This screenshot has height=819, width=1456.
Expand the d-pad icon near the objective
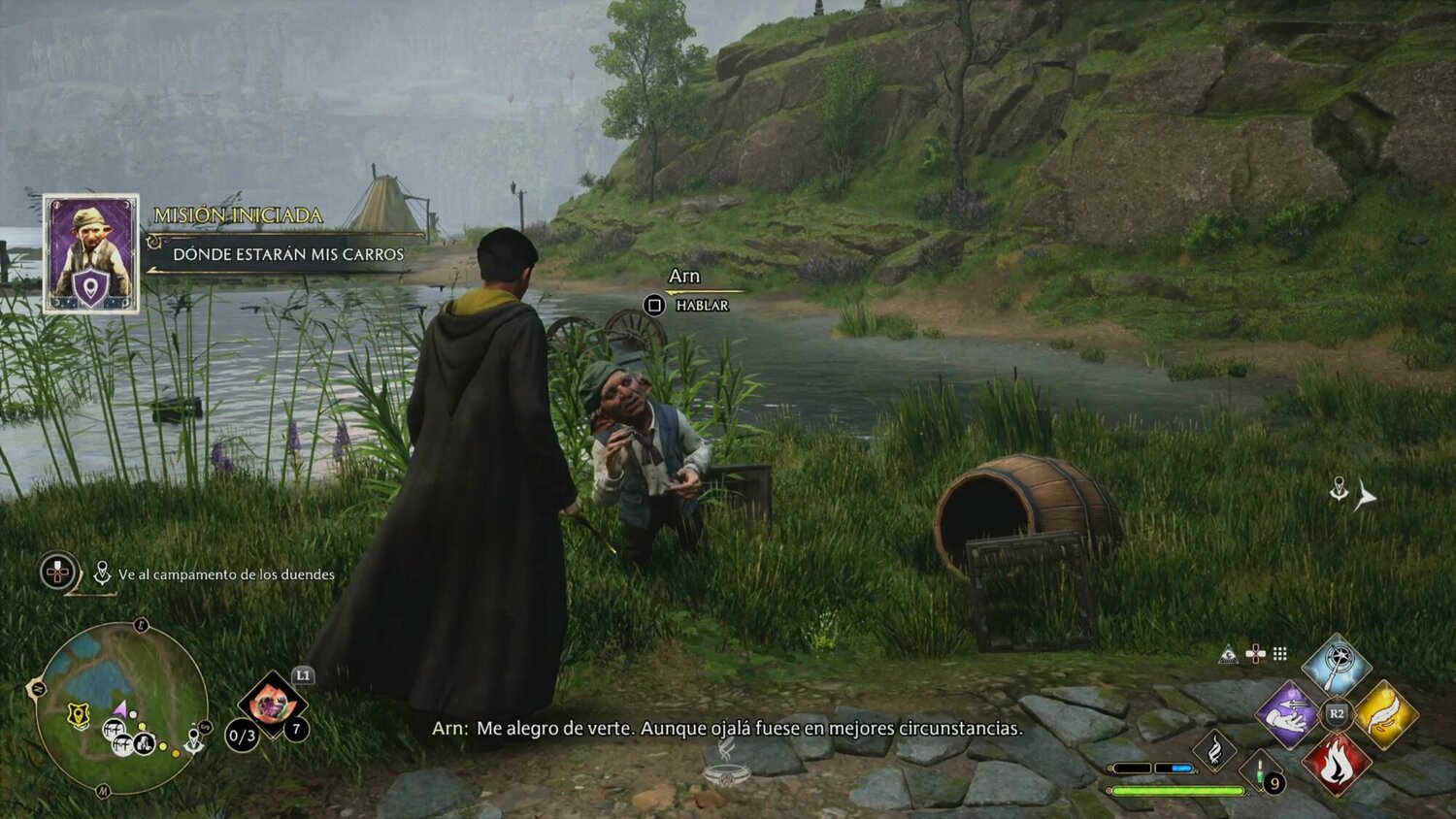click(56, 573)
